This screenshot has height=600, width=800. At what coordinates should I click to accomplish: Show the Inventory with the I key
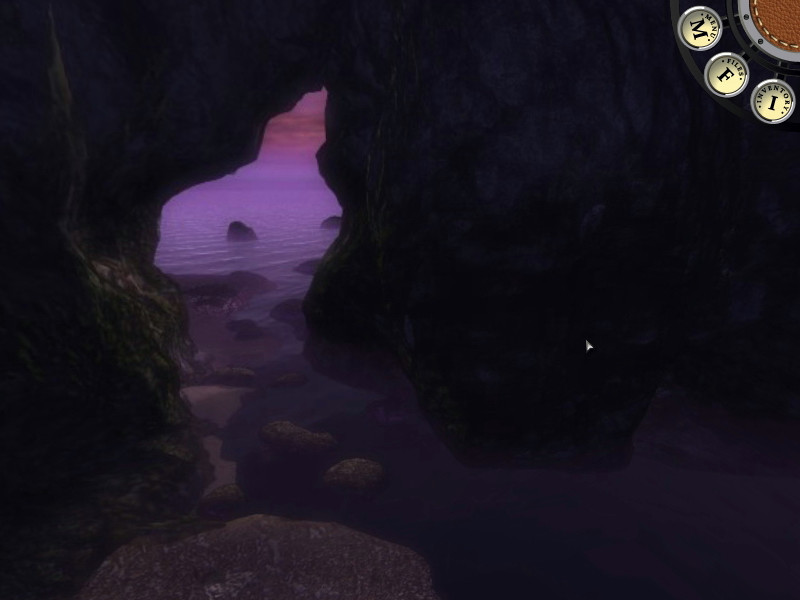(772, 101)
